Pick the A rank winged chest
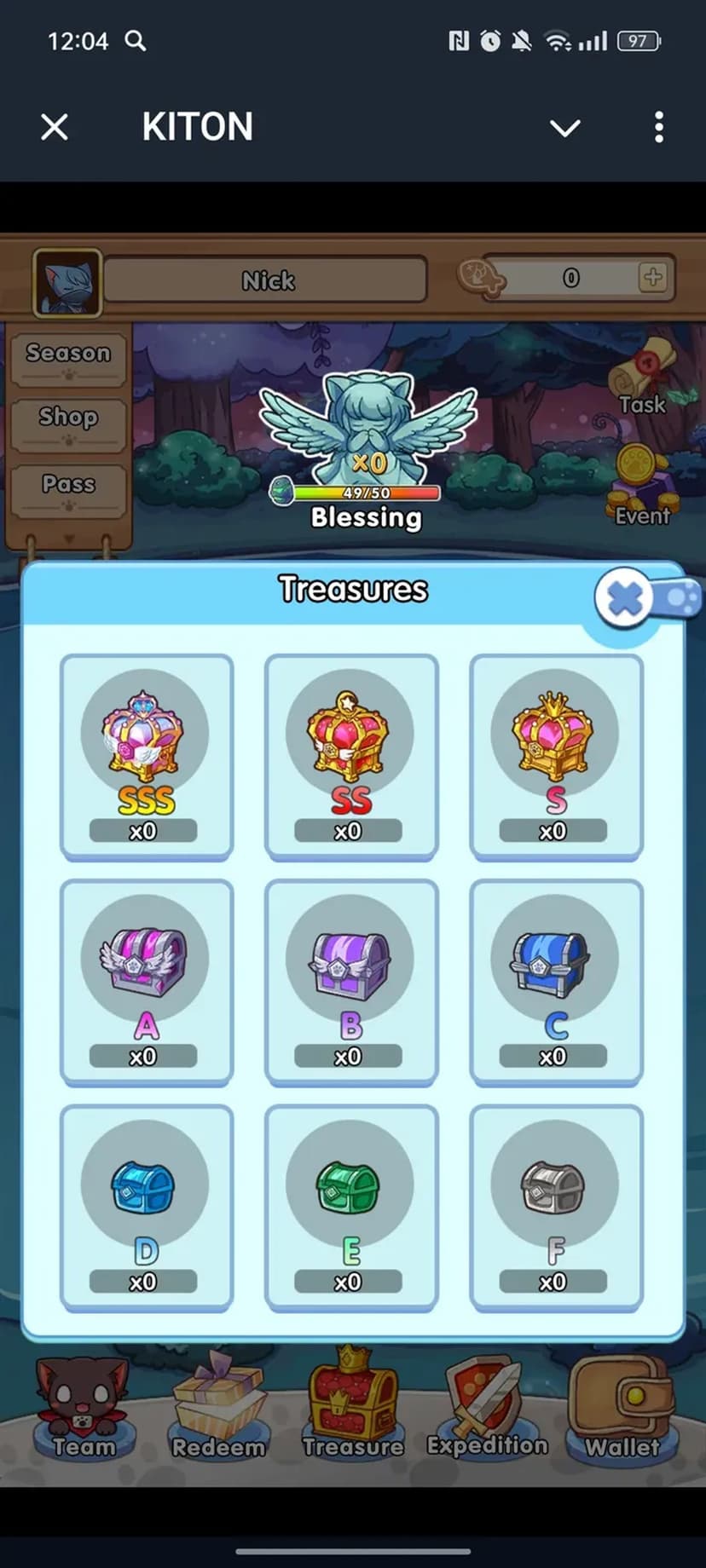Image resolution: width=706 pixels, height=1568 pixels. click(x=146, y=982)
